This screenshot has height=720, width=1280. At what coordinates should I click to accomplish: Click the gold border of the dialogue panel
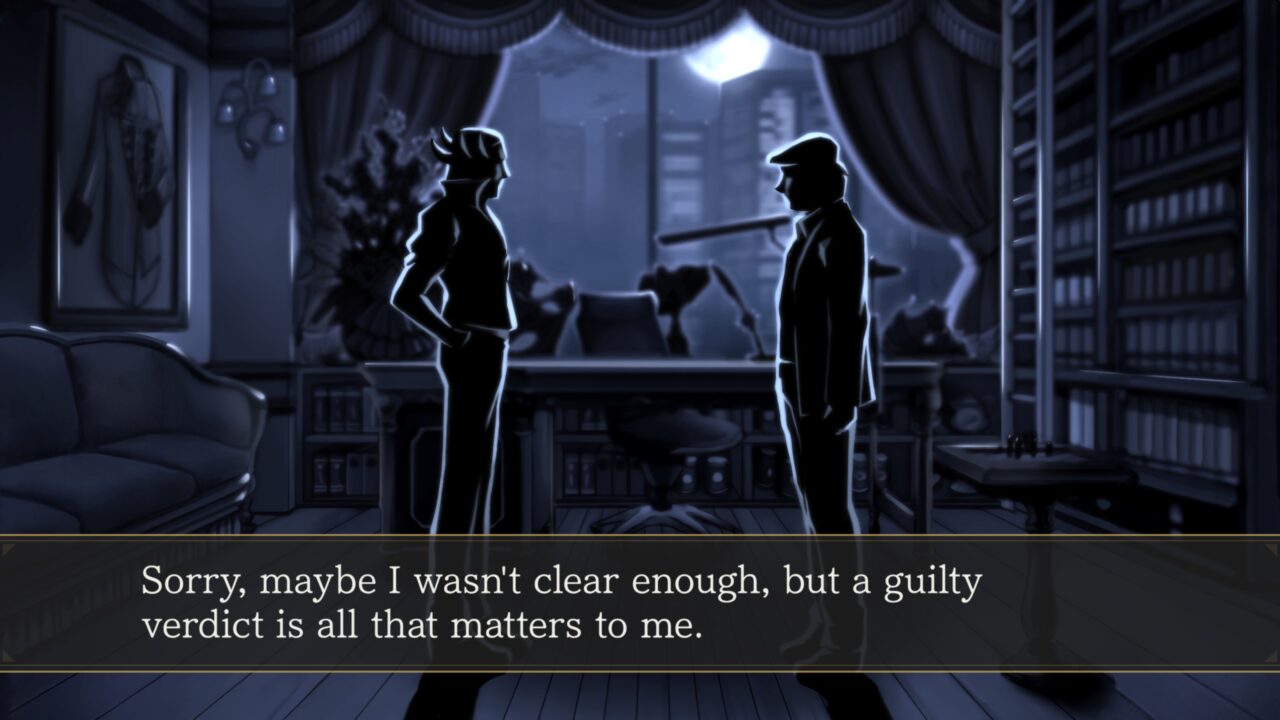coord(640,544)
